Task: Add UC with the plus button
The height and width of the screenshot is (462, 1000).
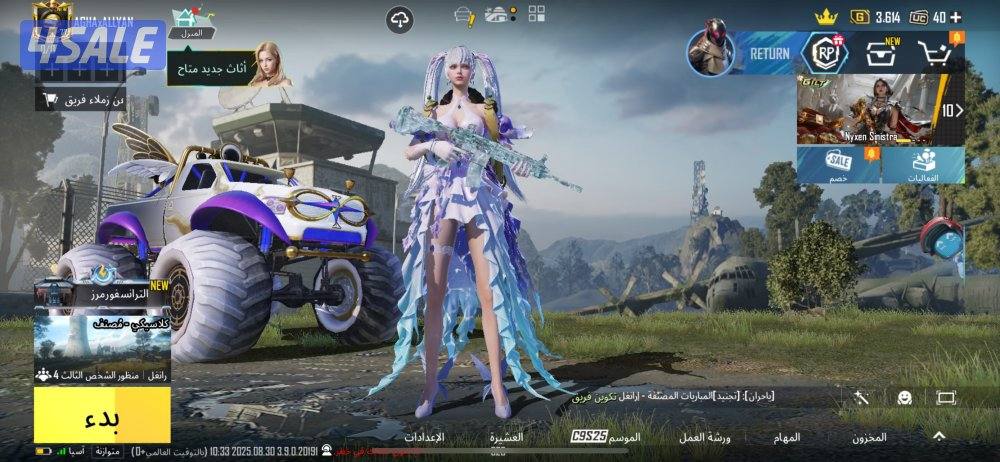Action: coord(956,17)
